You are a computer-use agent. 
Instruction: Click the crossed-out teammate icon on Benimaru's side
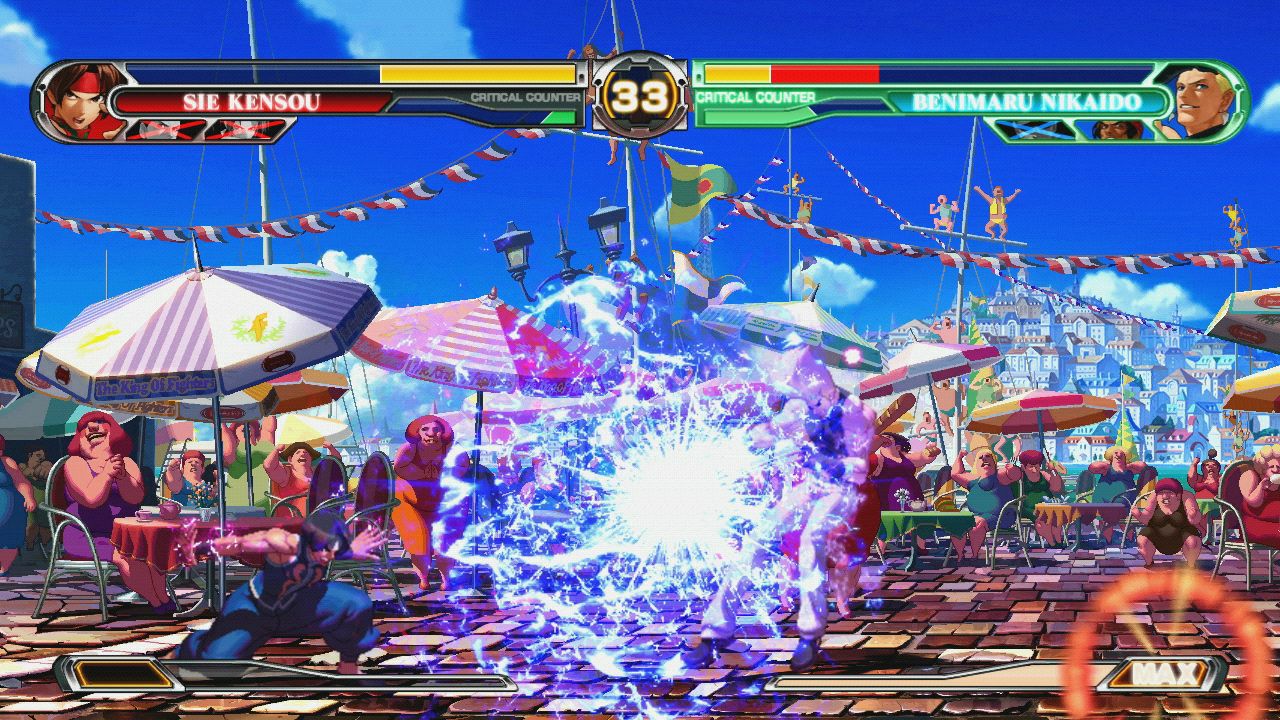point(1033,129)
